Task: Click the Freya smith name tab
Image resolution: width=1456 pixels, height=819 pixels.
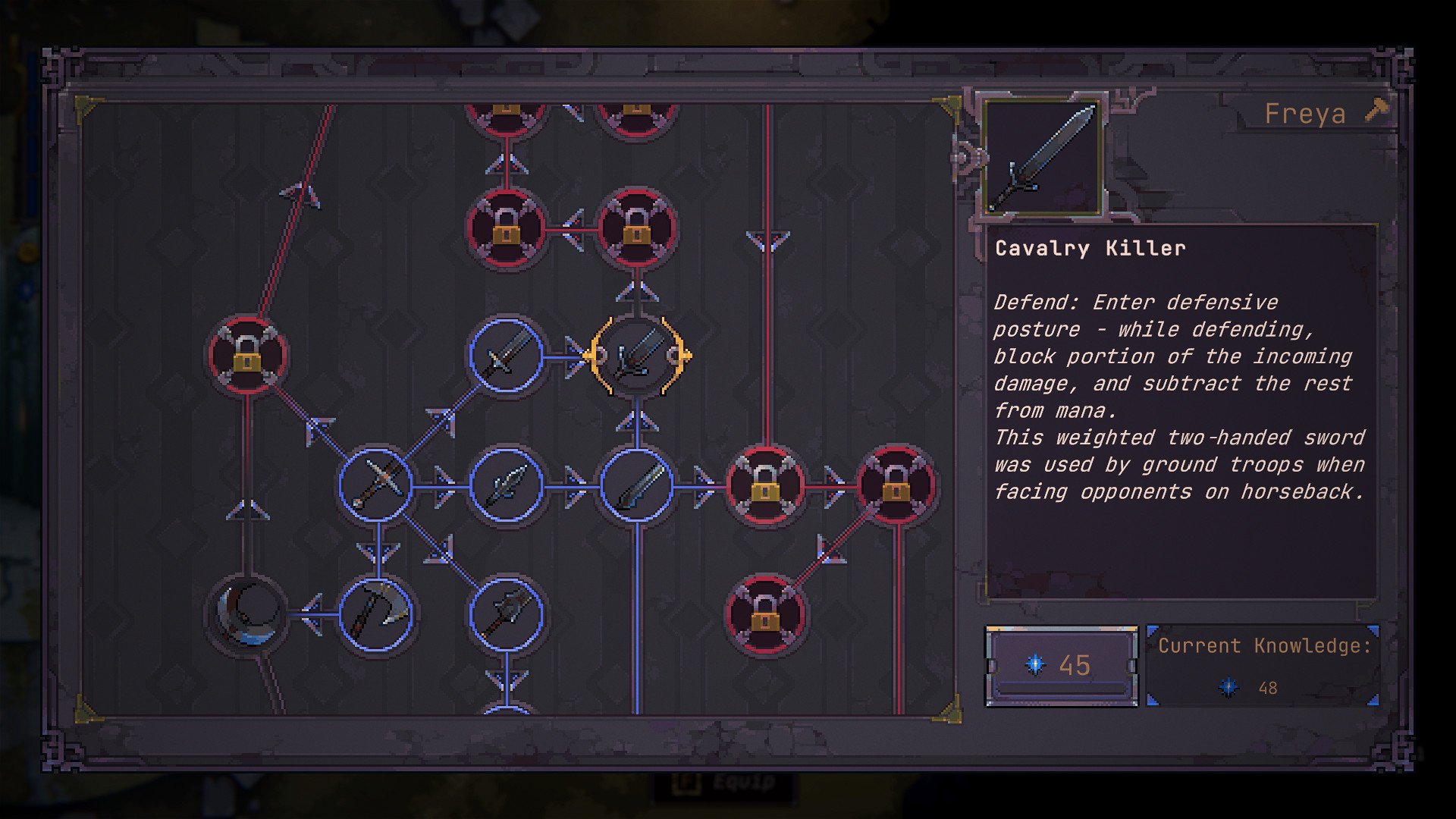Action: (1305, 114)
